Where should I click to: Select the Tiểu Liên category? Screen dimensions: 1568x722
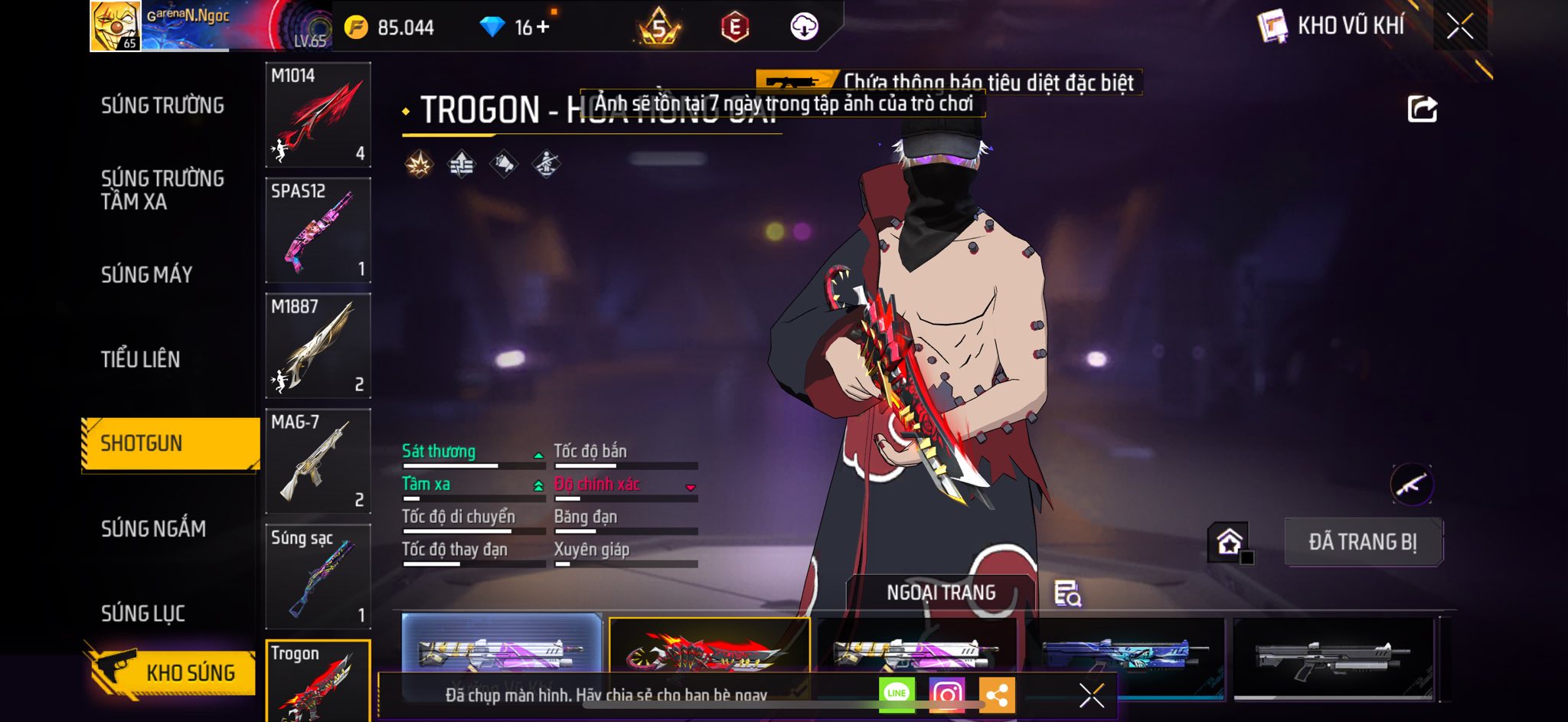click(x=140, y=359)
